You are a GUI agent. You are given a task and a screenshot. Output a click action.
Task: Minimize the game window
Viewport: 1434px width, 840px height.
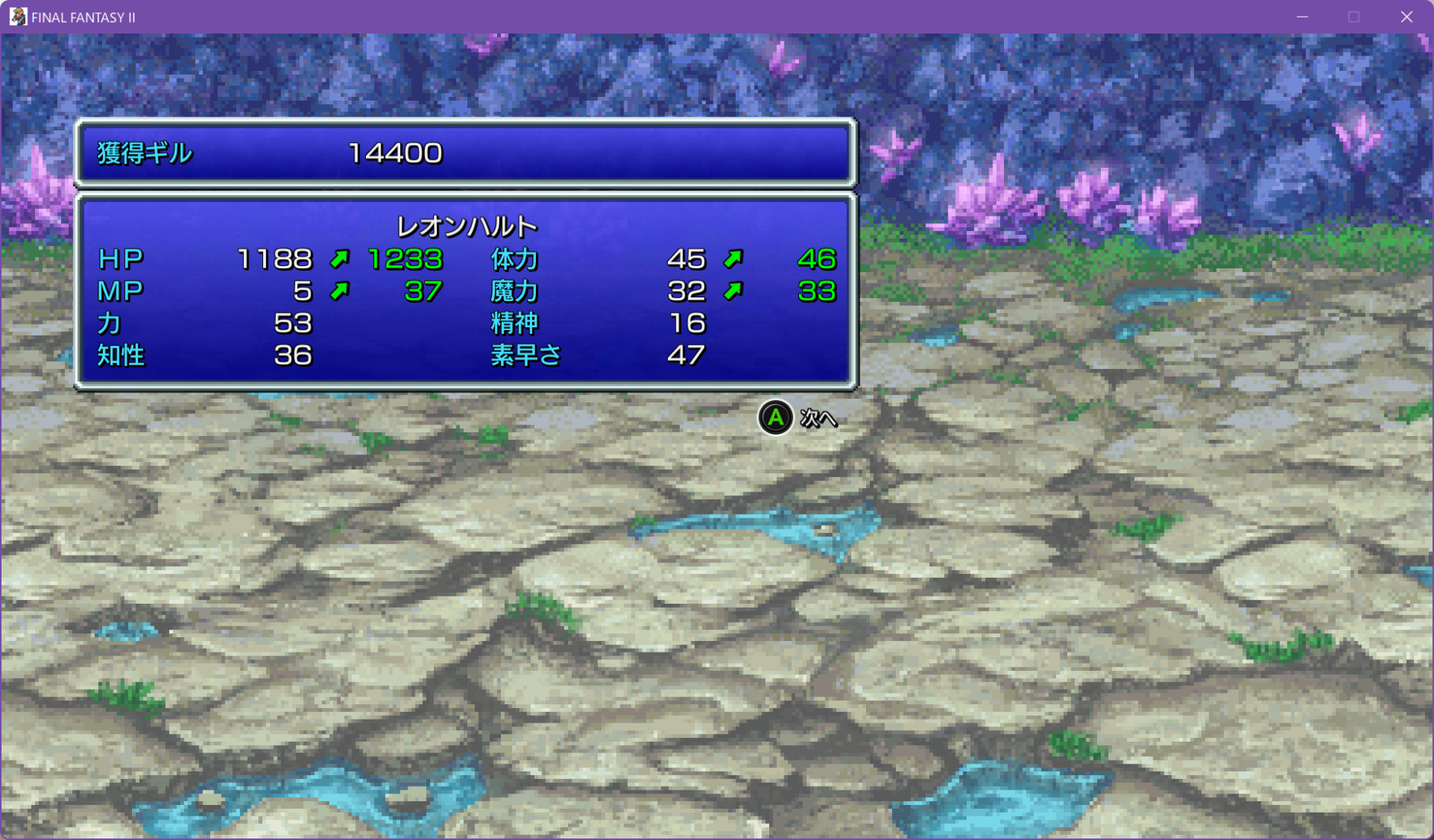(1302, 17)
